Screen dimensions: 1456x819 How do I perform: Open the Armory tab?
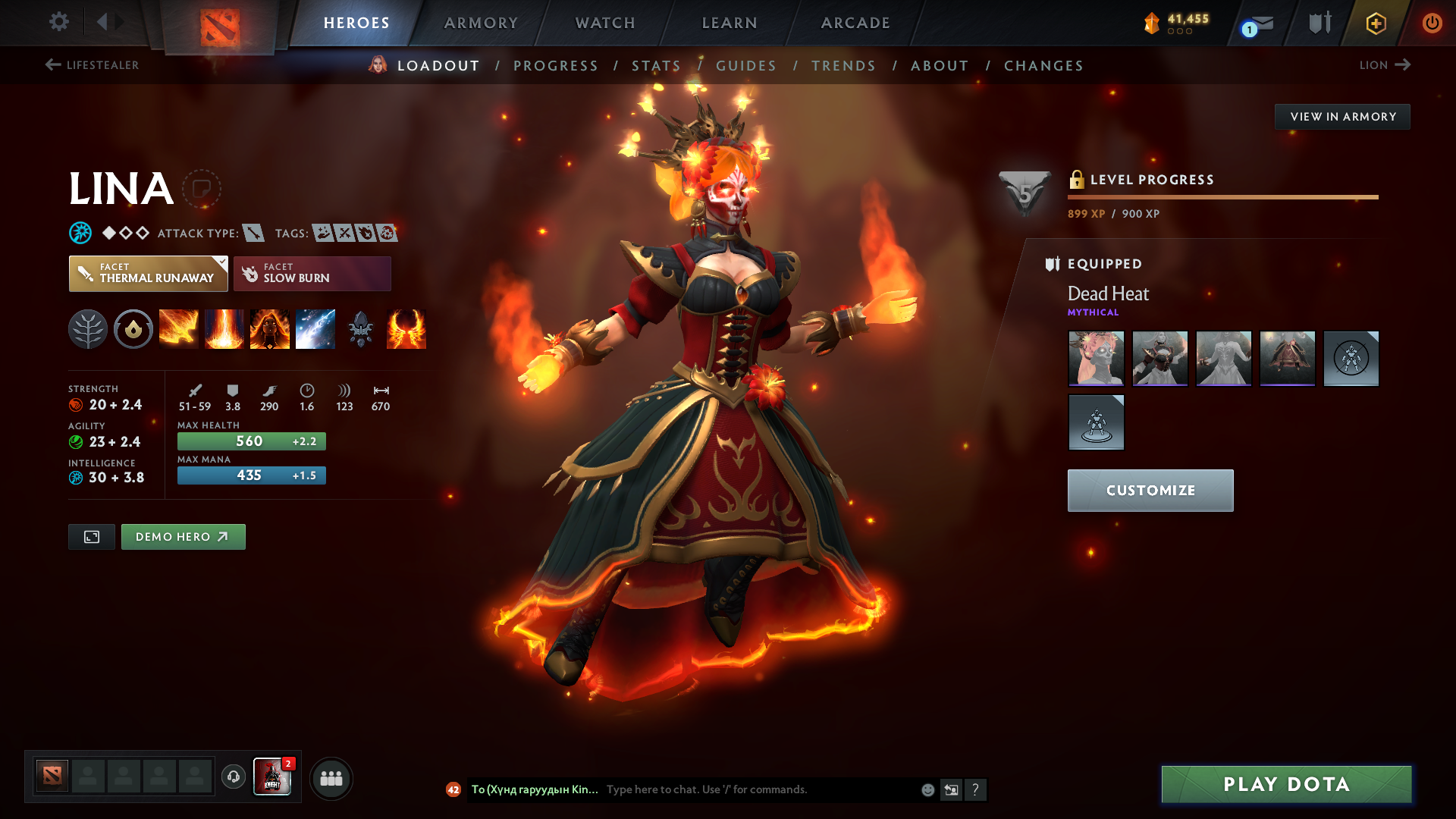481,23
